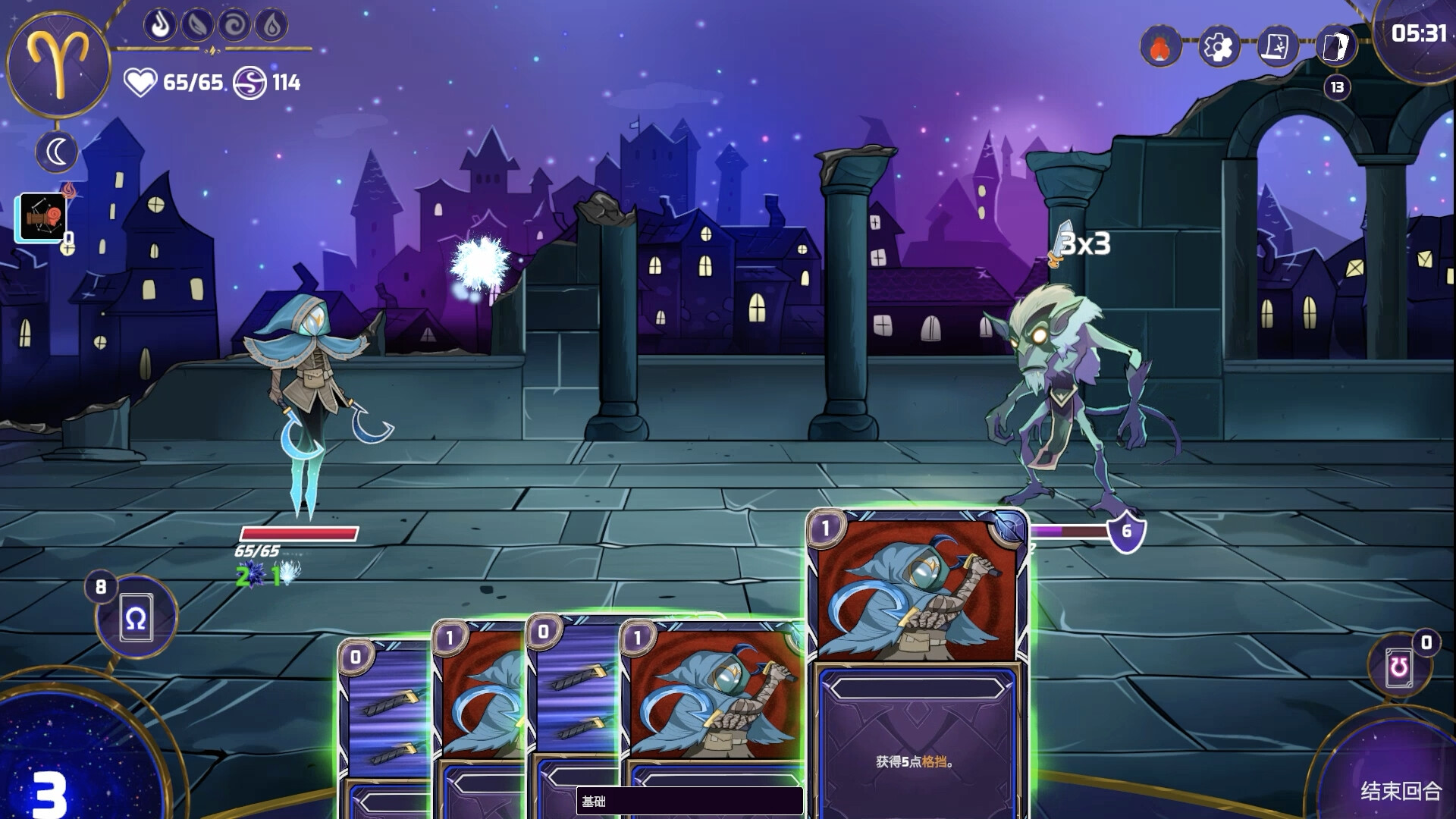Select the flame element icon
This screenshot has height=819, width=1456.
point(160,25)
